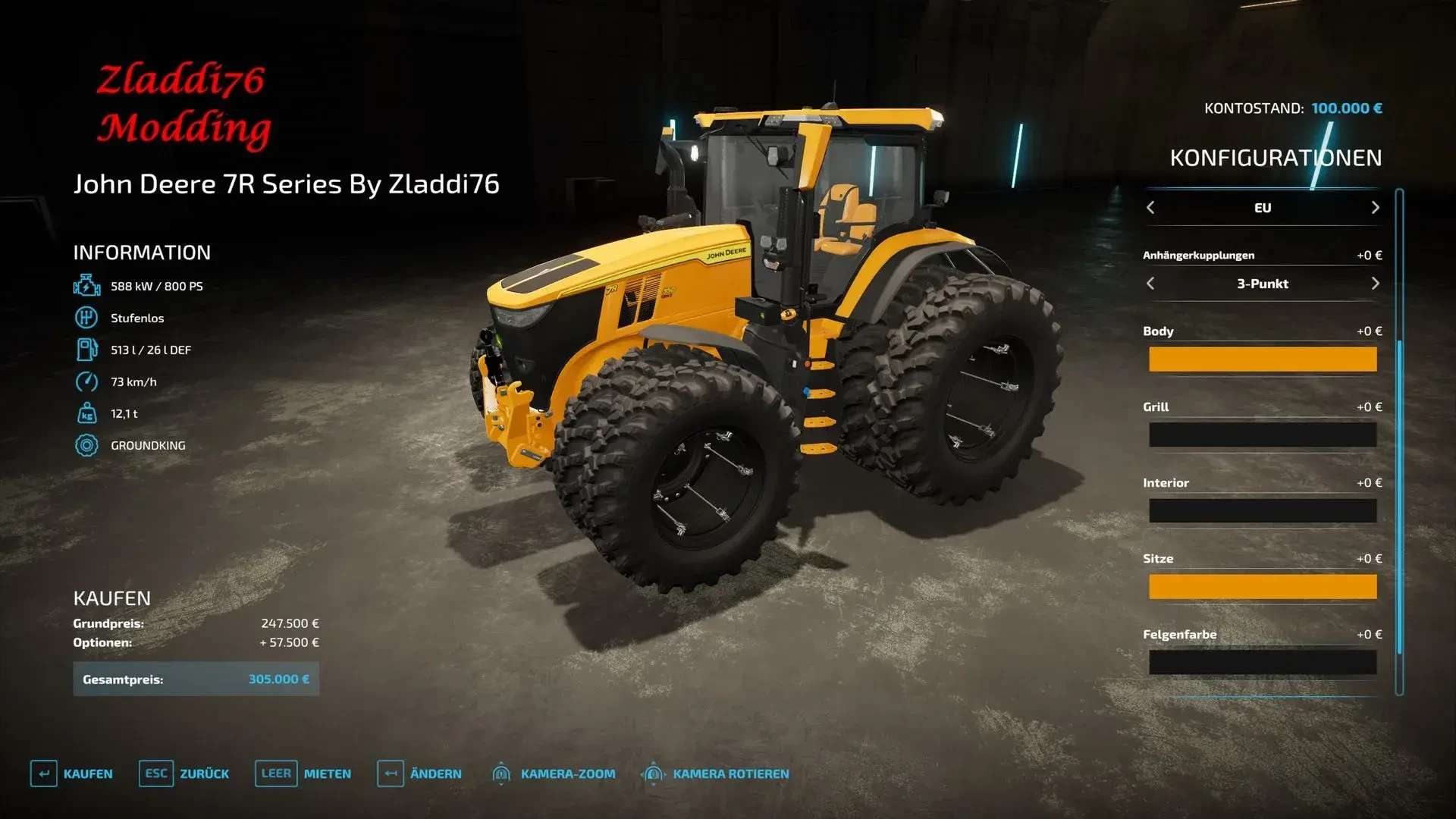Choose previous Anhängerkupplungen option before 3-Punkt
1456x819 pixels.
coord(1150,284)
